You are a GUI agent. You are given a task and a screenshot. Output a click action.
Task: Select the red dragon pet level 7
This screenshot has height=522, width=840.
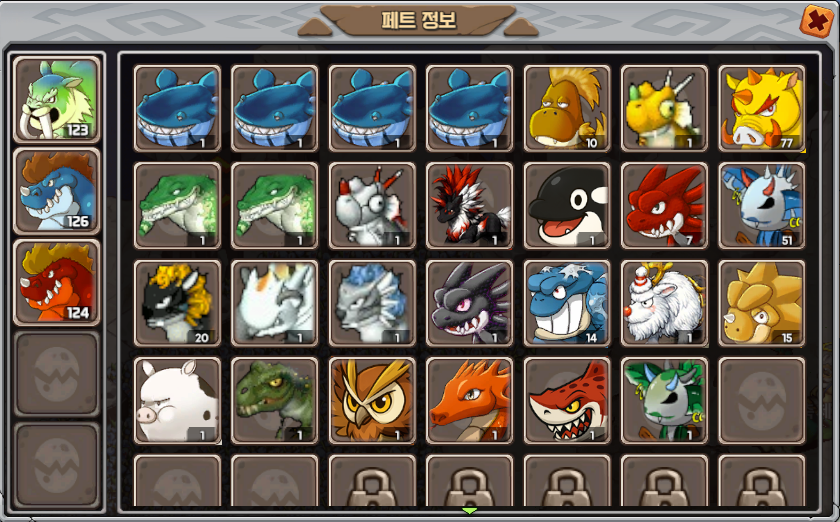click(x=664, y=205)
